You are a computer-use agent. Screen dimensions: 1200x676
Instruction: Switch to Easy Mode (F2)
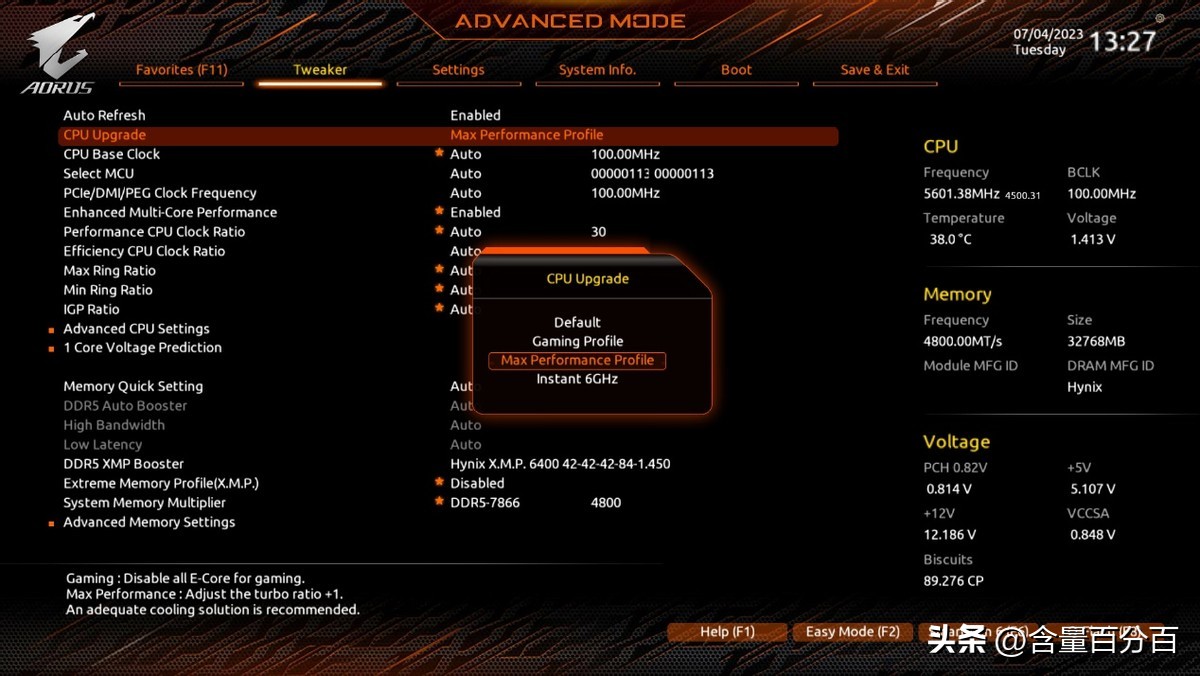pyautogui.click(x=852, y=632)
